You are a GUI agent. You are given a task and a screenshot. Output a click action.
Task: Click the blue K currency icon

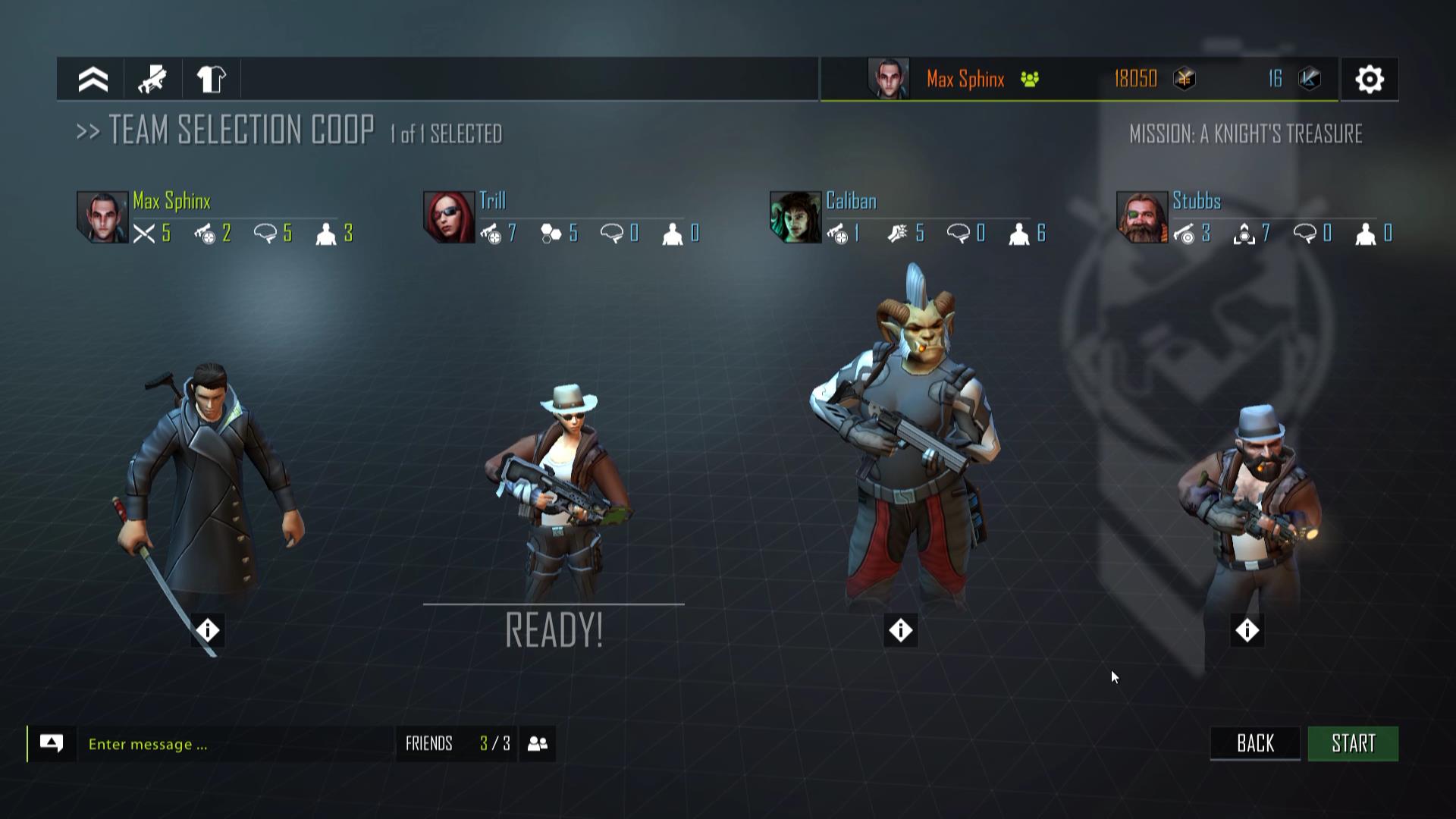(x=1310, y=79)
